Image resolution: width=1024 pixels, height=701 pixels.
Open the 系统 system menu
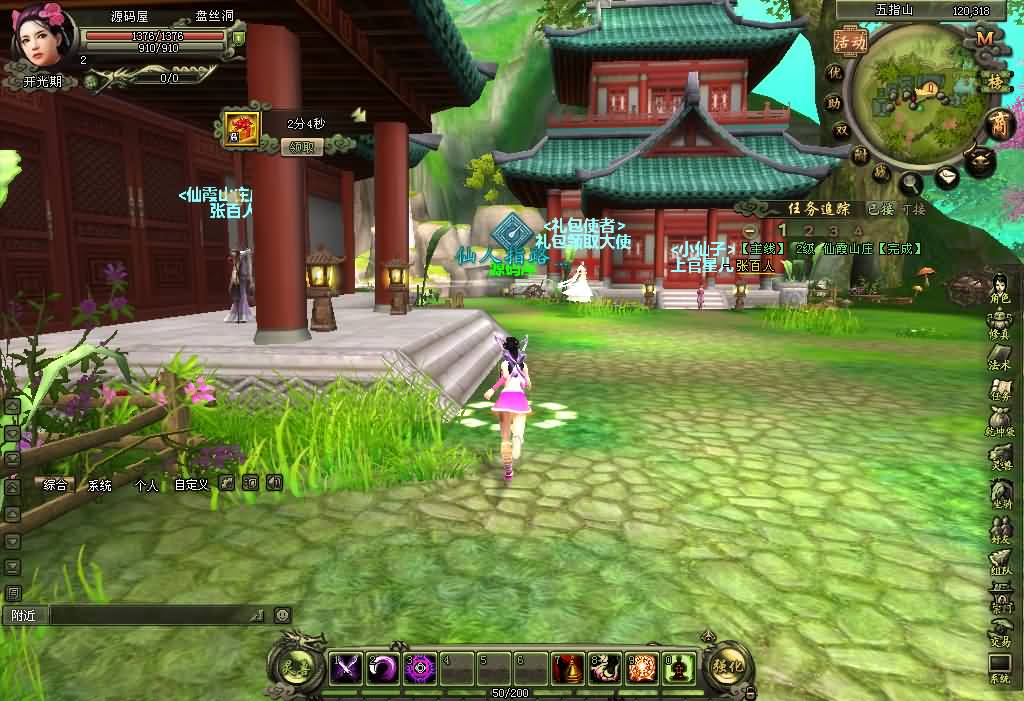coord(1000,669)
